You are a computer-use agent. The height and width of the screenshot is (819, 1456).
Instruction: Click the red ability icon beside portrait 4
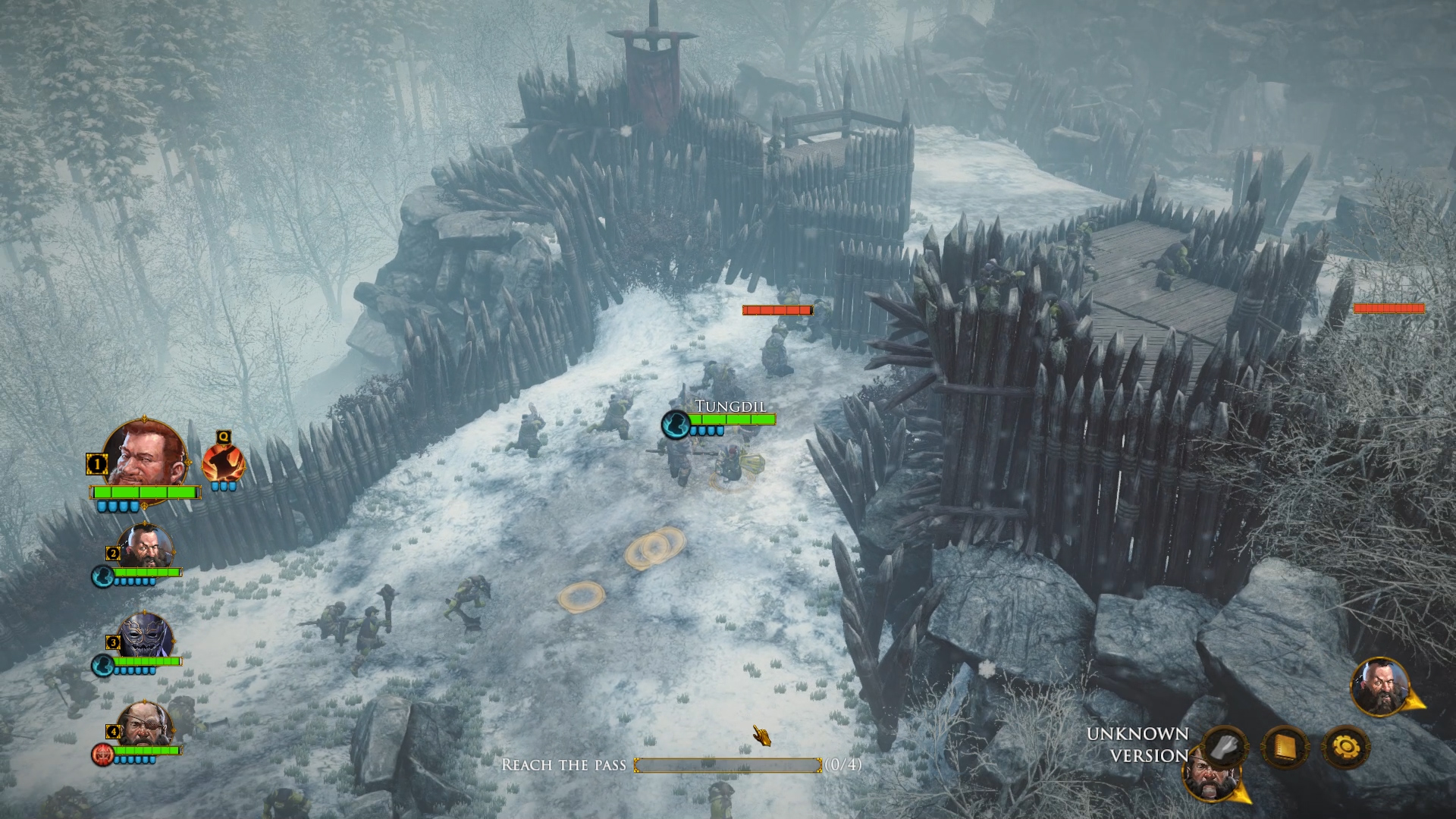102,754
